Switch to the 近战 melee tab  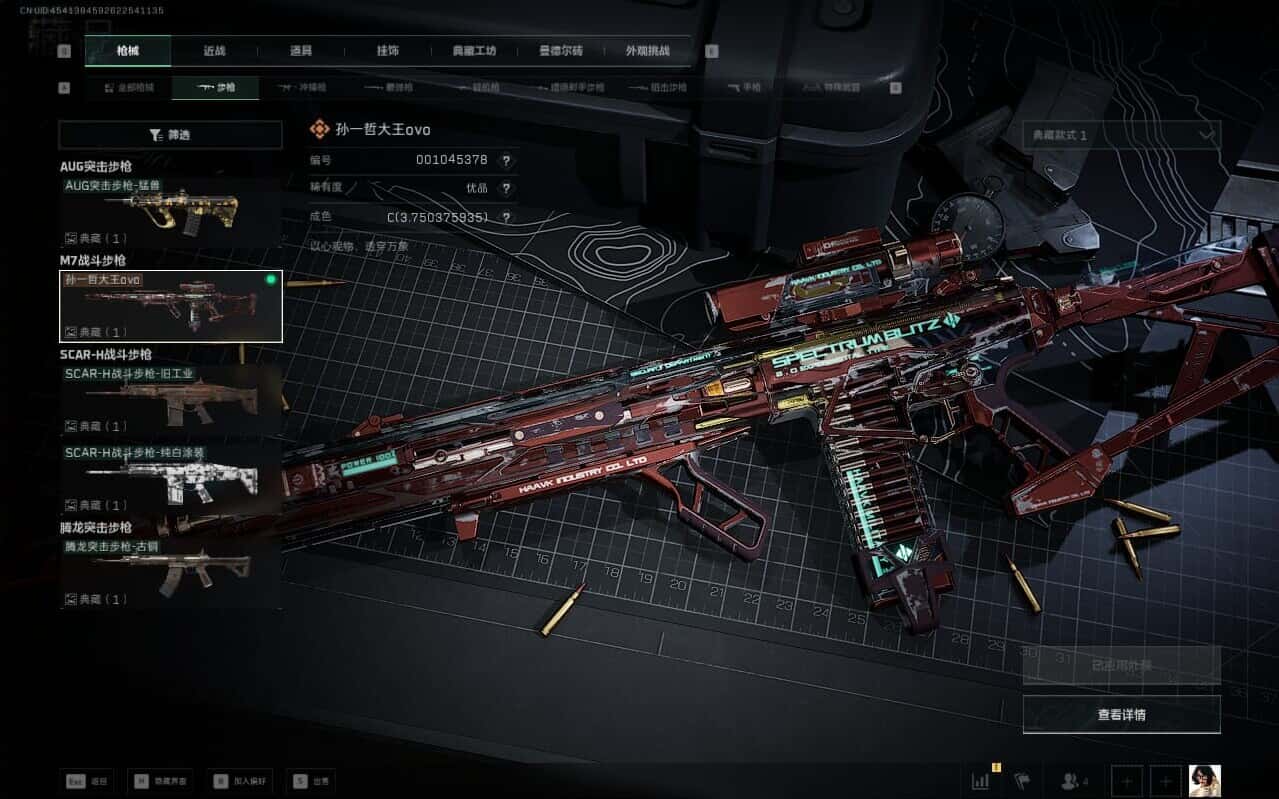coord(214,51)
